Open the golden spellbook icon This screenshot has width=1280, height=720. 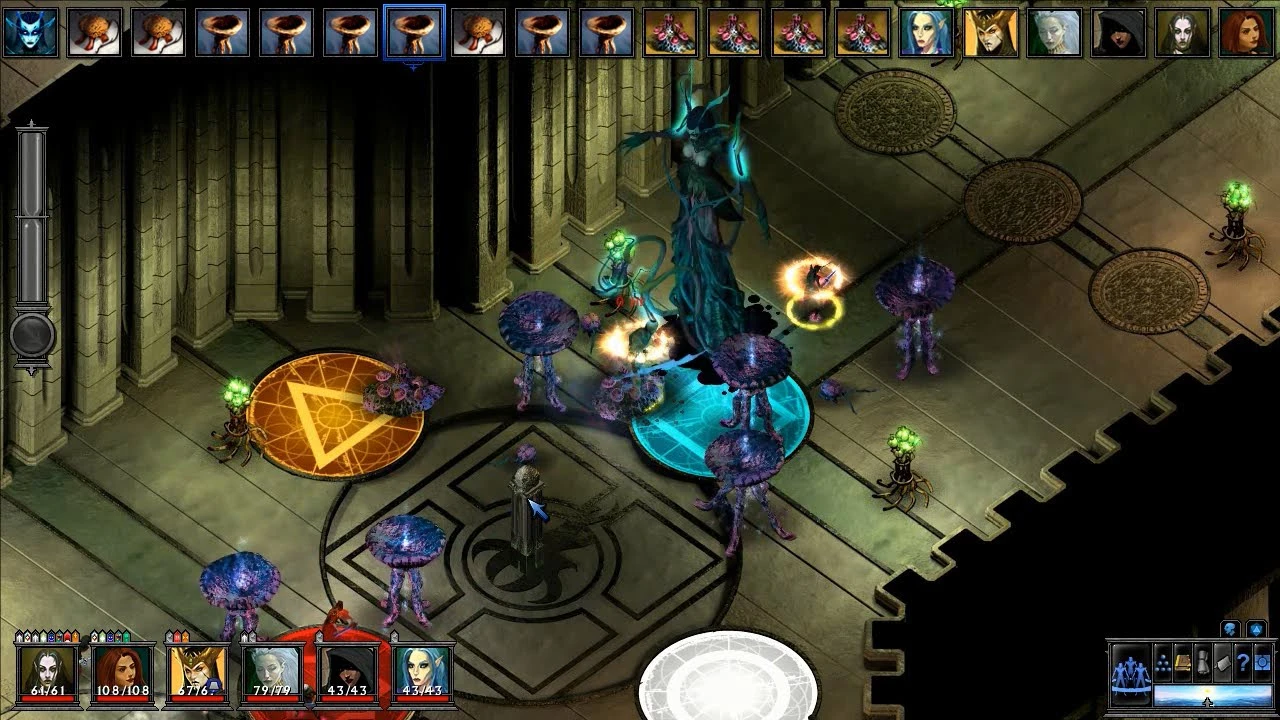tap(1182, 662)
